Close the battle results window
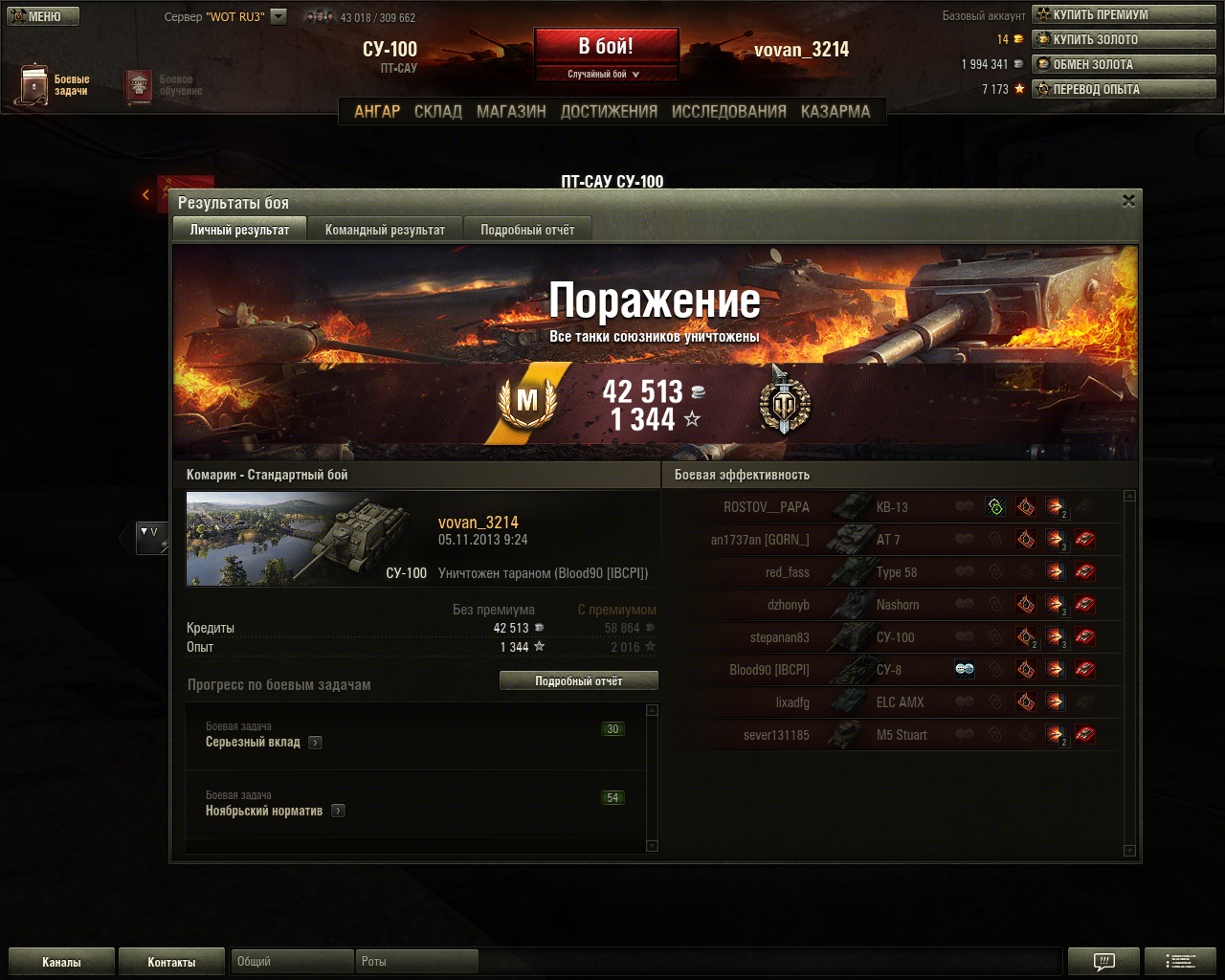The width and height of the screenshot is (1225, 980). coord(1128,201)
